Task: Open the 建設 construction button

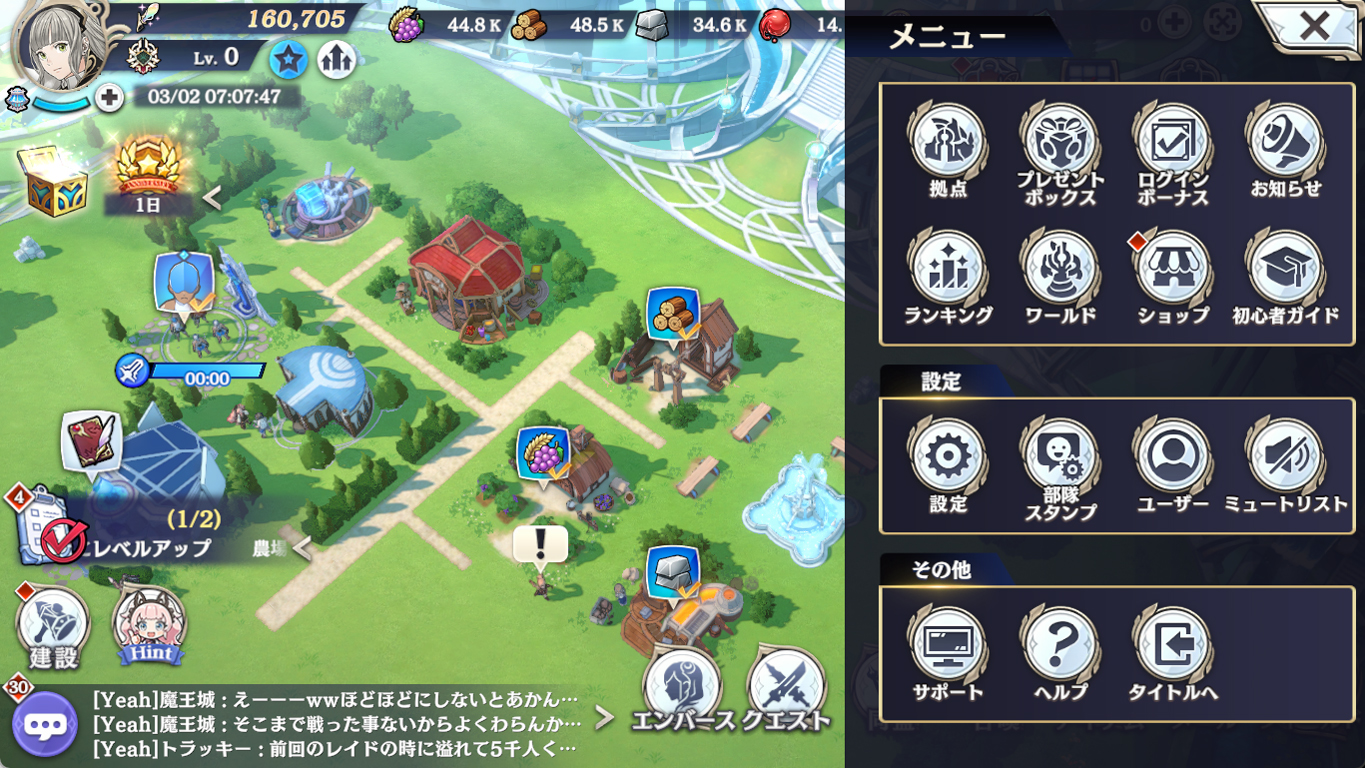Action: point(53,627)
